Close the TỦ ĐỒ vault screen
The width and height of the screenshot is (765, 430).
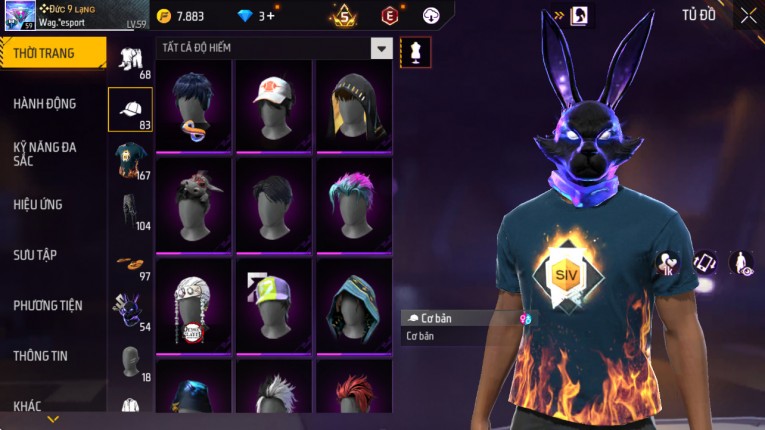[x=748, y=15]
